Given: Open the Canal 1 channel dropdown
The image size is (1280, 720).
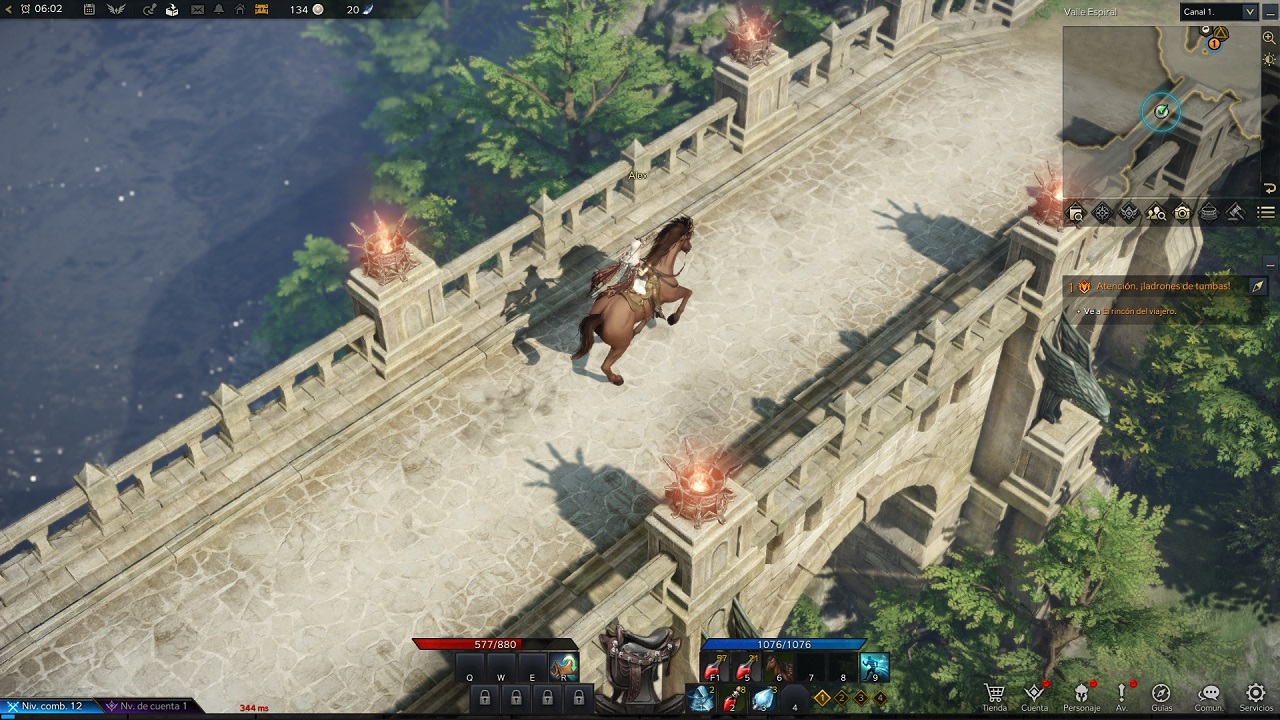Looking at the screenshot, I should click(1218, 12).
